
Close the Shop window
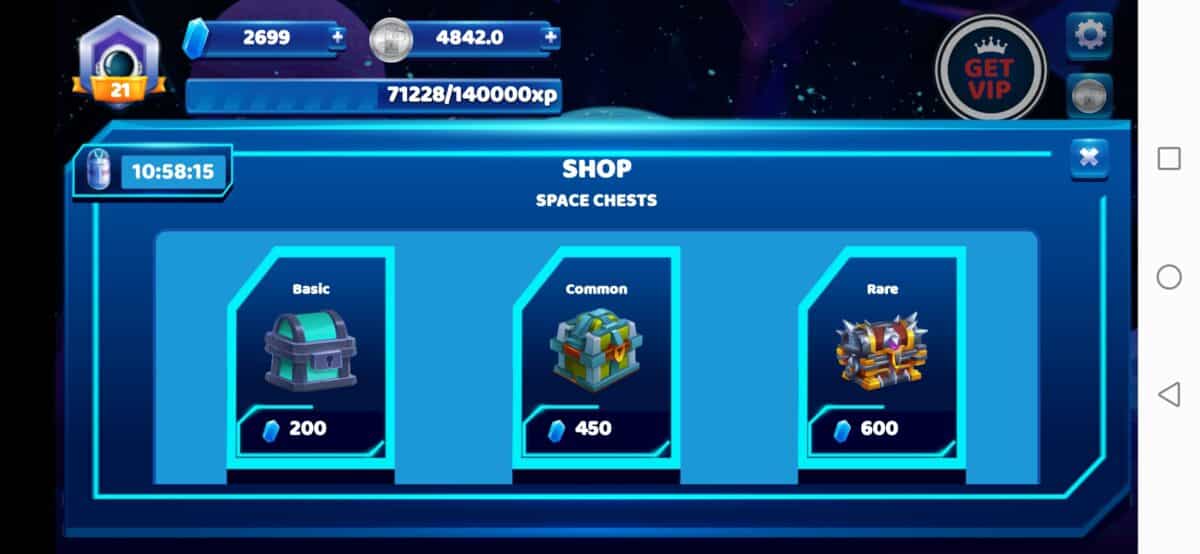click(x=1089, y=157)
